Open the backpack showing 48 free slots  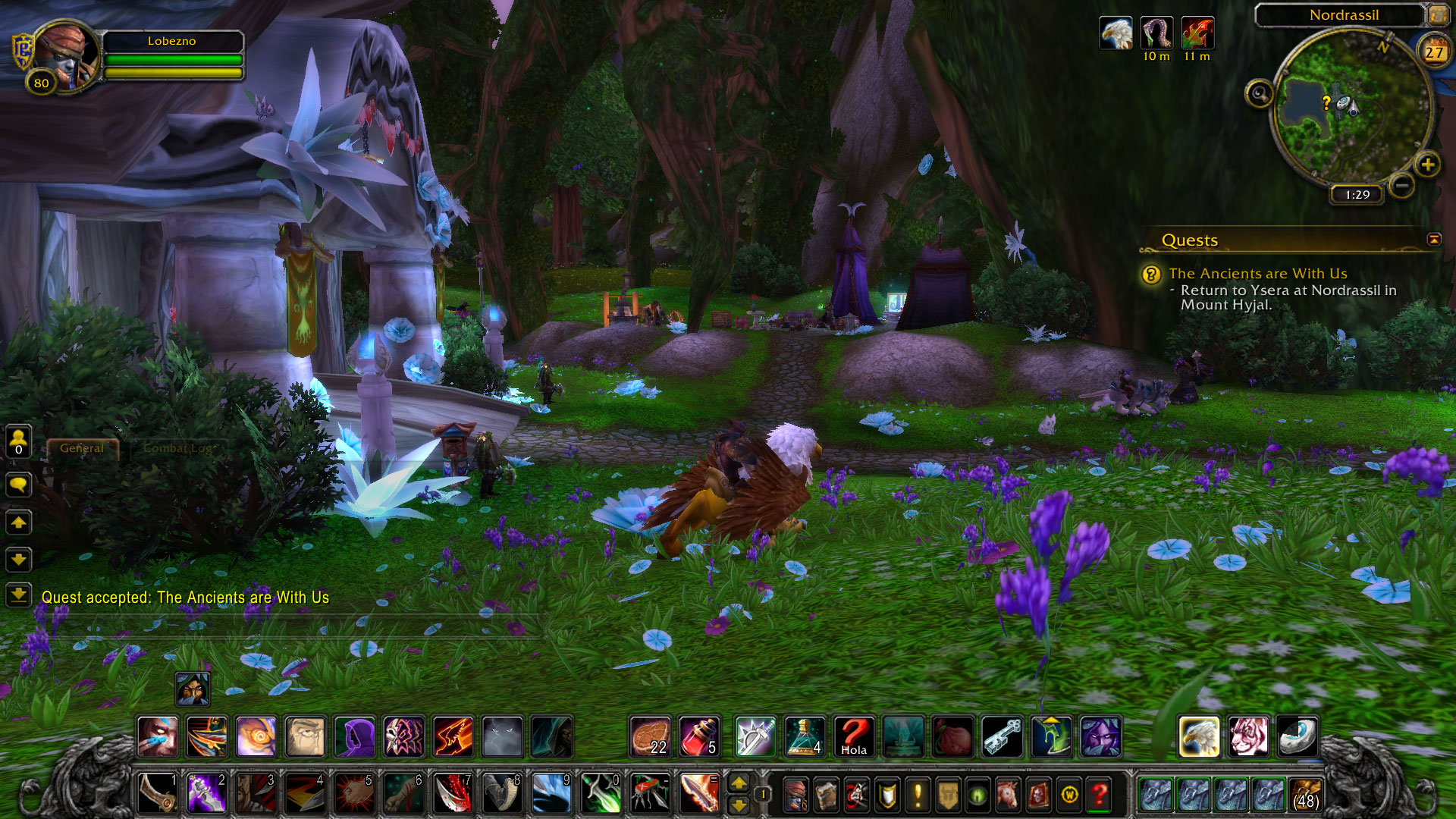[x=1305, y=794]
